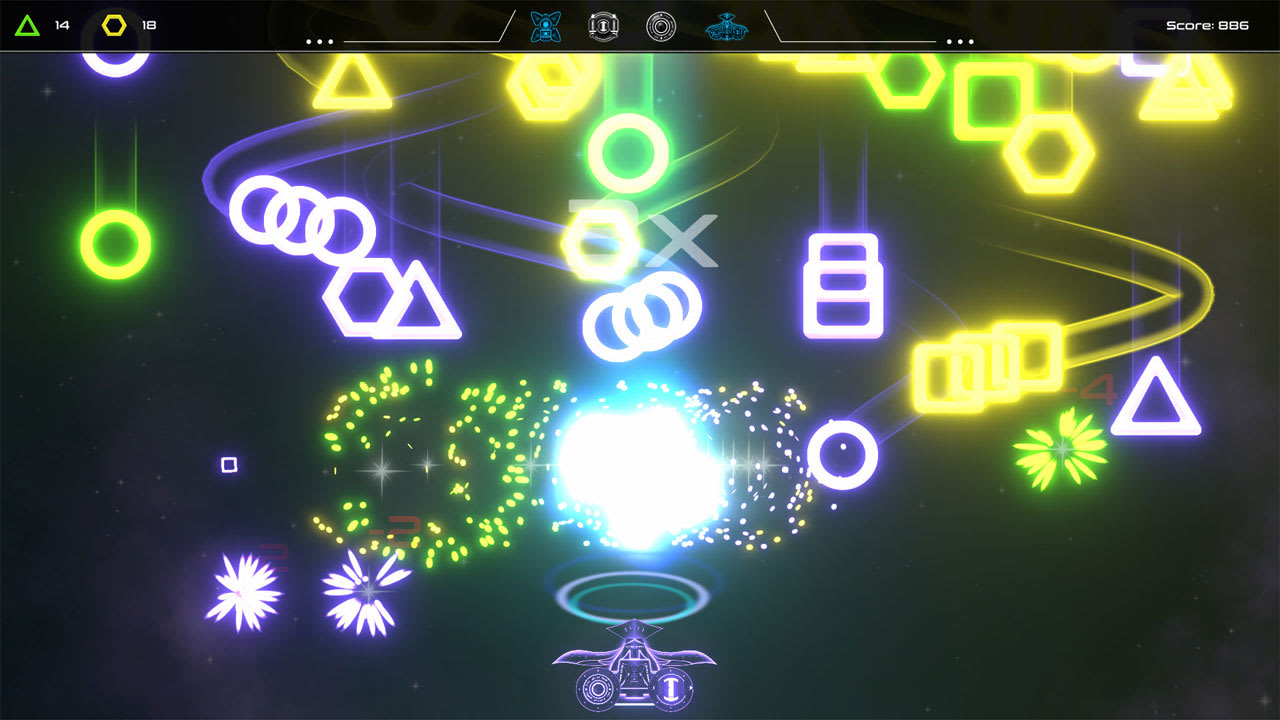
Task: Open the right ellipsis menu in the HUD
Action: point(960,41)
